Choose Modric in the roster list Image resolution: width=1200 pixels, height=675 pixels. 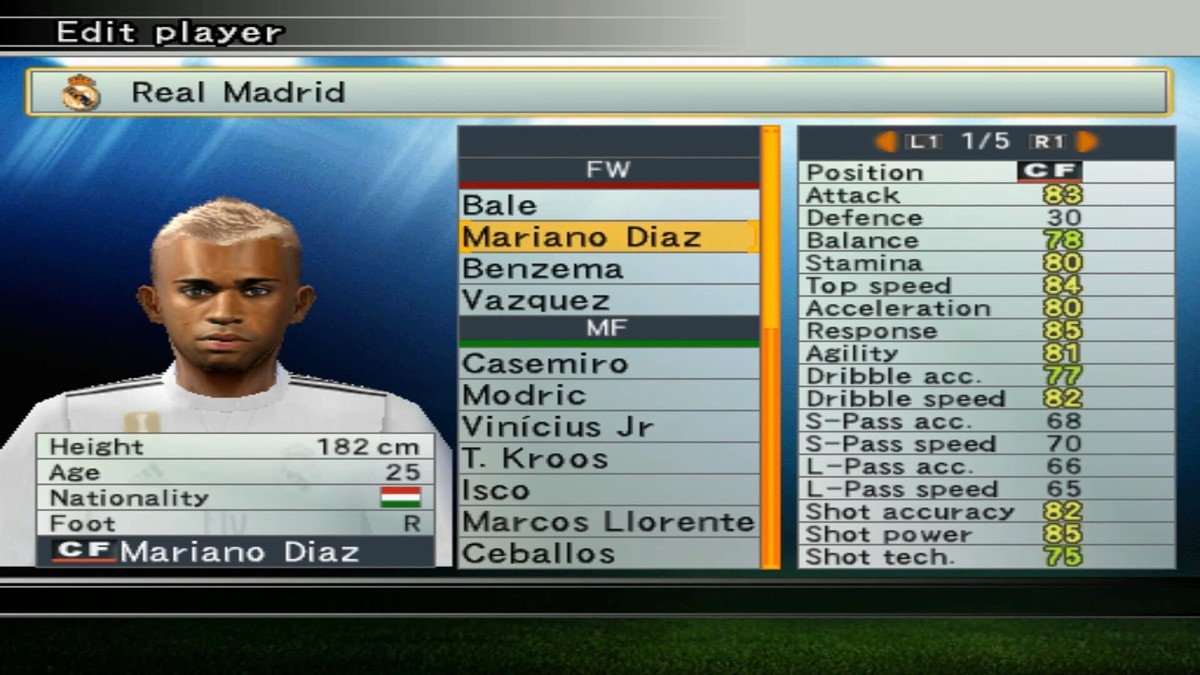point(608,395)
